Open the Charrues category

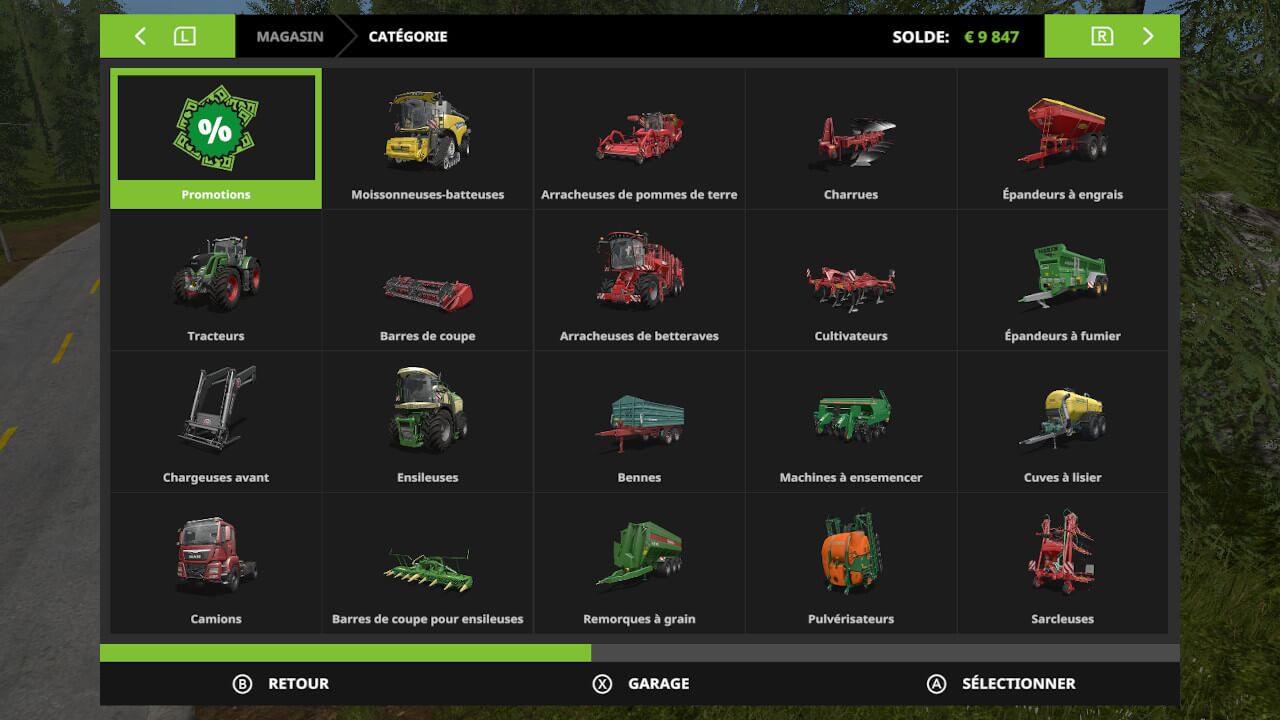851,138
